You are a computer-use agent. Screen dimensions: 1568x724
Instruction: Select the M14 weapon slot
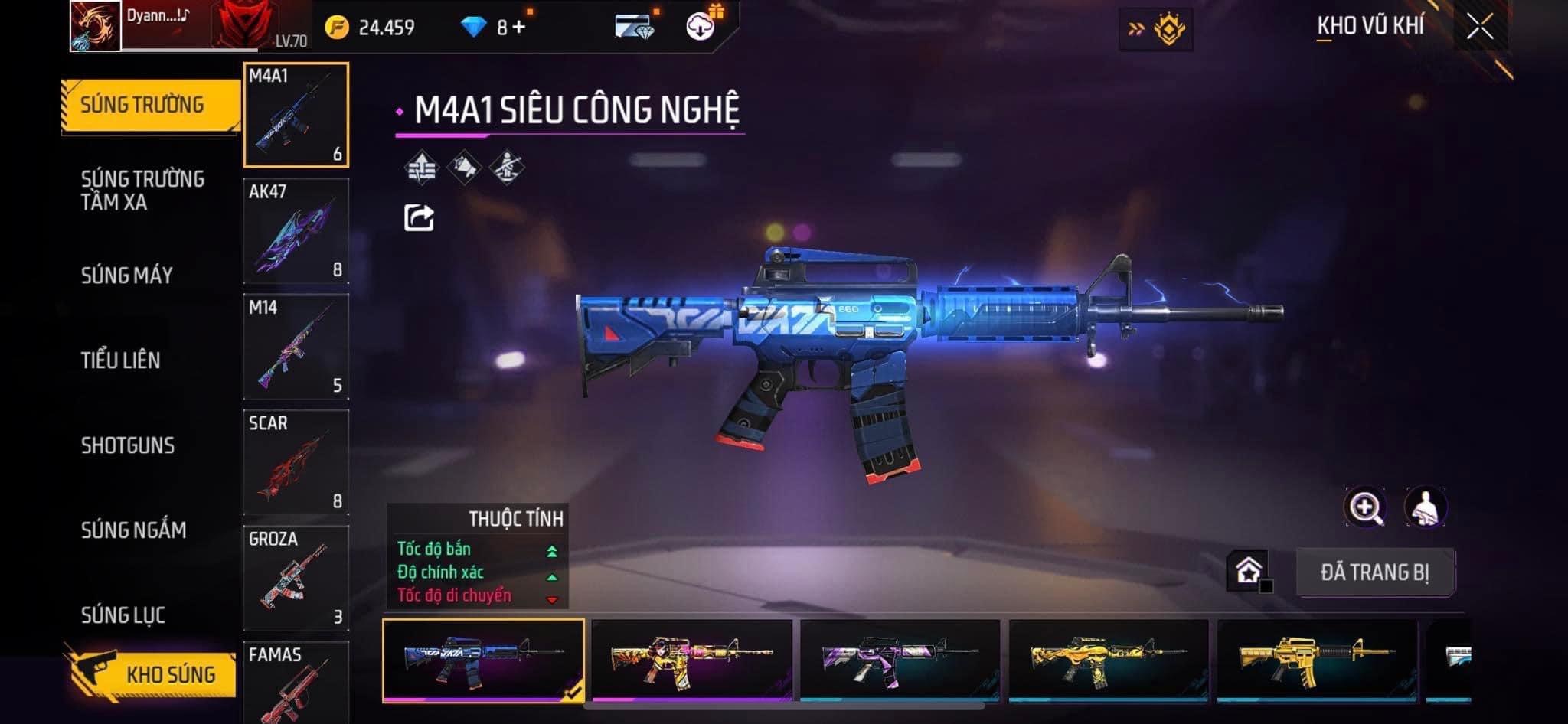coord(296,347)
